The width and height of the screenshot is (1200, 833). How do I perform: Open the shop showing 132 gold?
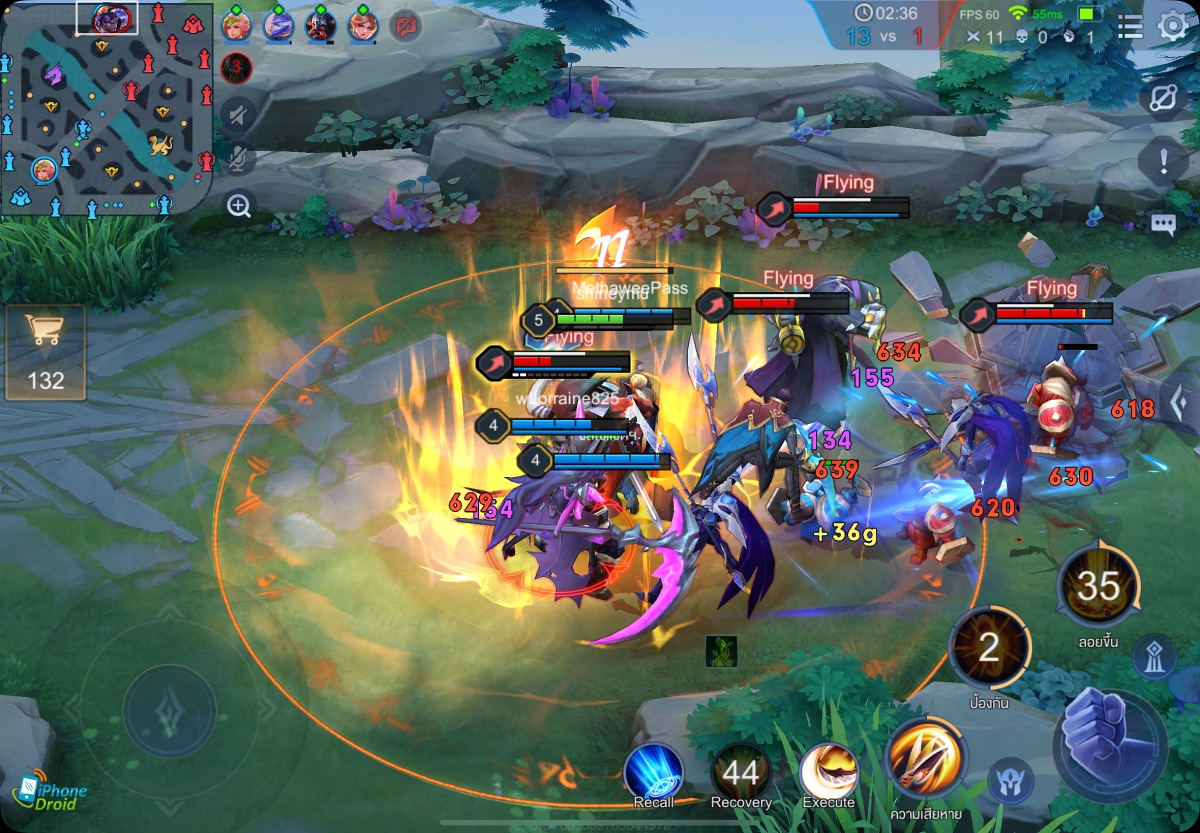click(46, 352)
